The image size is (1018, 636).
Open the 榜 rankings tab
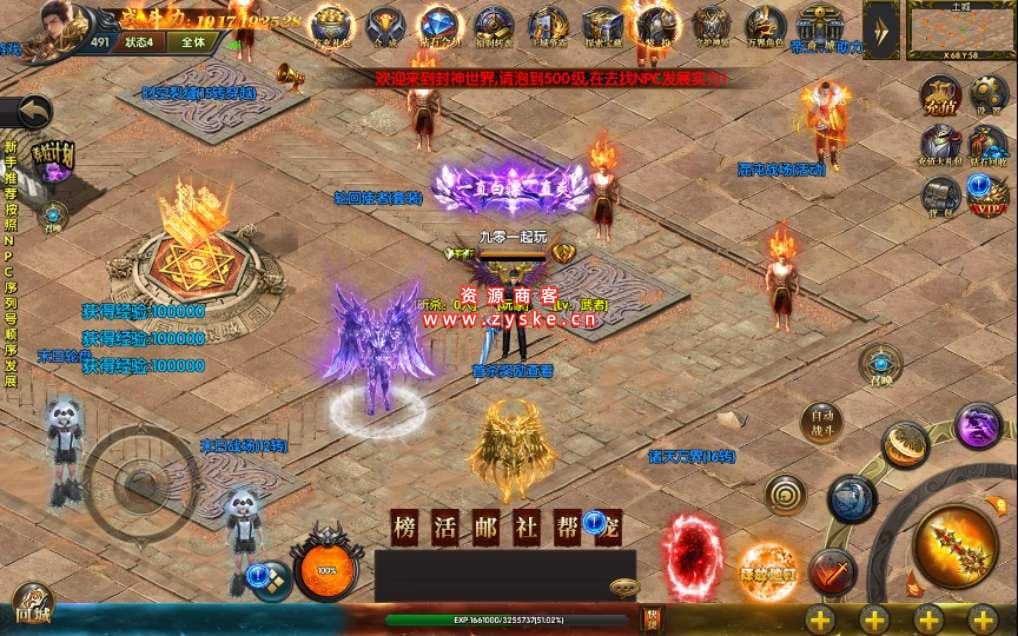[x=406, y=528]
